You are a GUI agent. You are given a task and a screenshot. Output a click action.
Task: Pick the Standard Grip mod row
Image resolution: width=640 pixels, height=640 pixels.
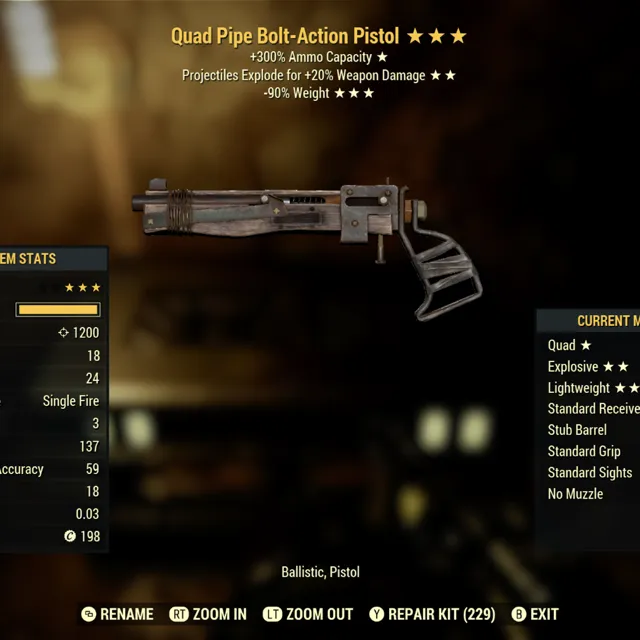[x=584, y=451]
